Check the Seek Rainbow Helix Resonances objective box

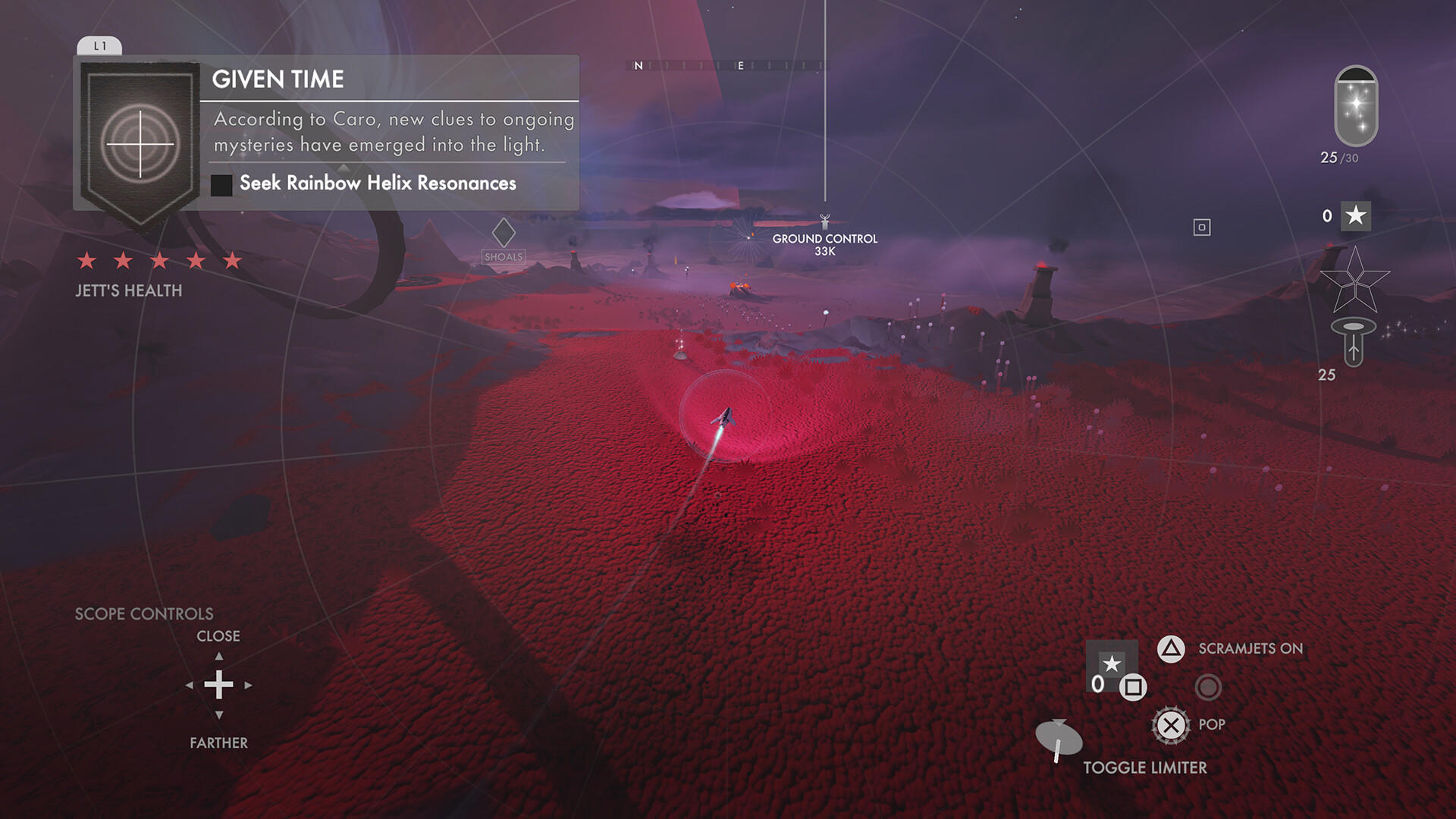click(222, 184)
